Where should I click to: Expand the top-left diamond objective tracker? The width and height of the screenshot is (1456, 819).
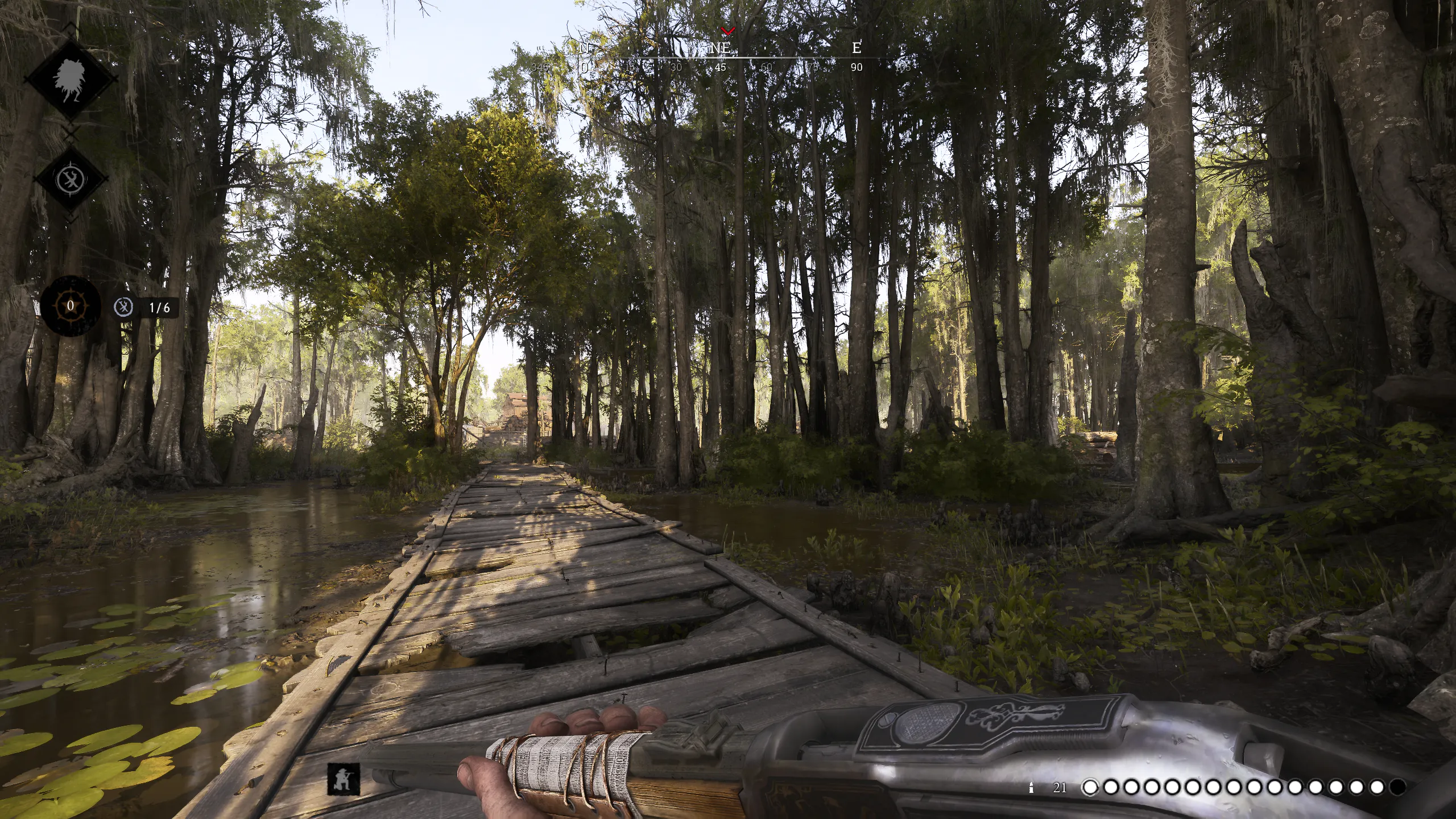(68, 80)
